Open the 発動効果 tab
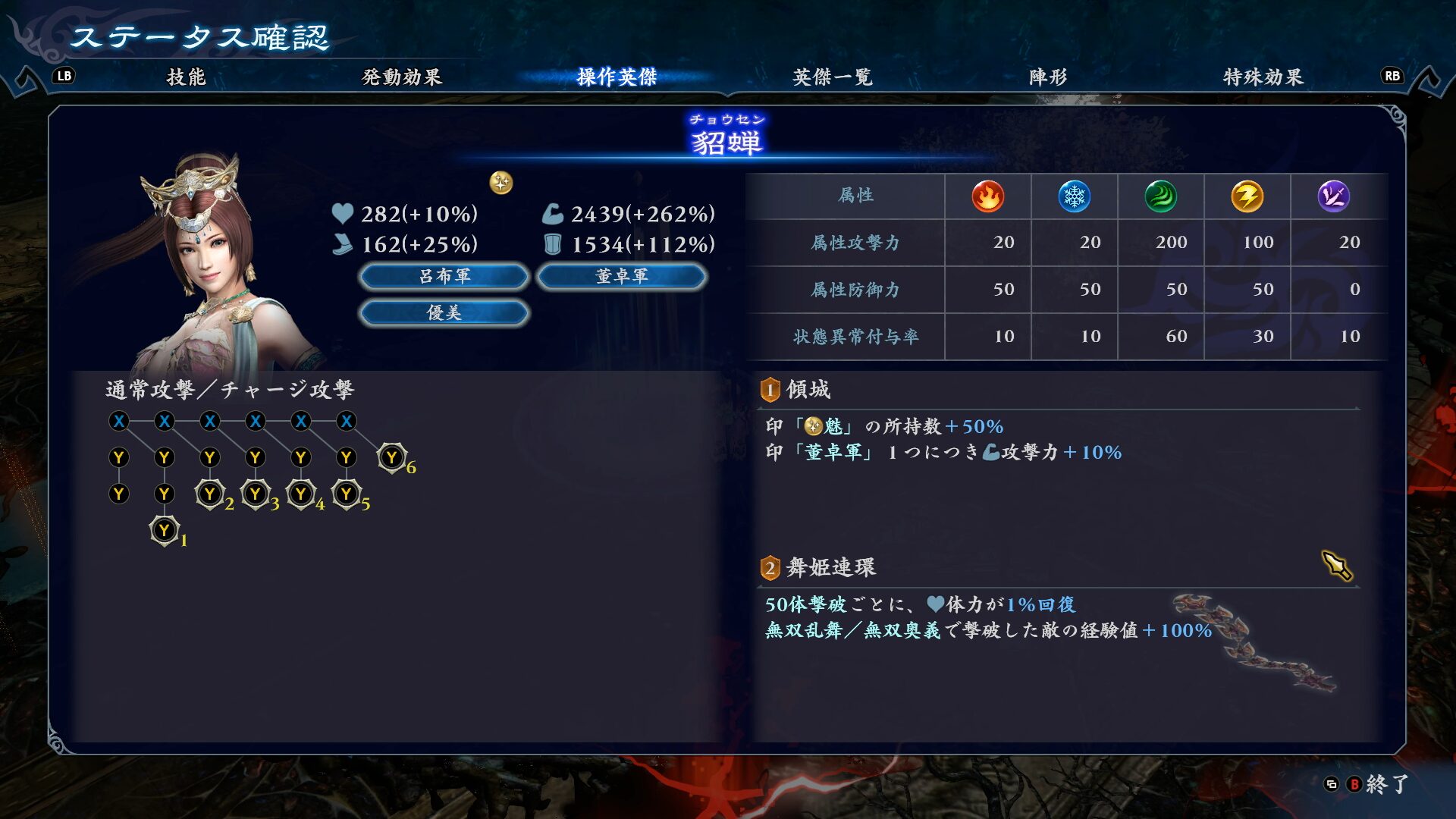Image resolution: width=1456 pixels, height=819 pixels. coord(401,77)
